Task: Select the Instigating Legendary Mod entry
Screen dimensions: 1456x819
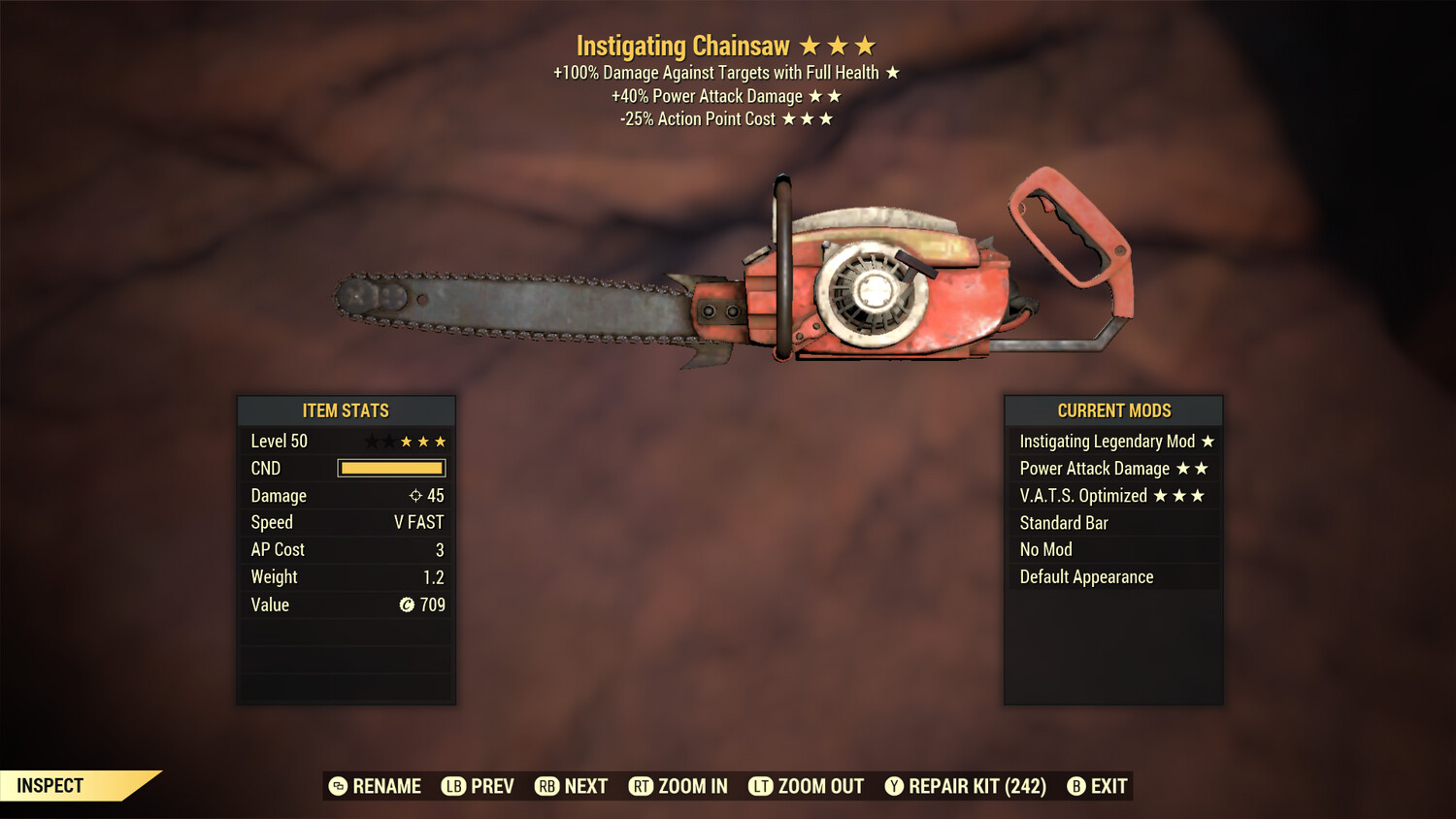Action: point(1113,442)
